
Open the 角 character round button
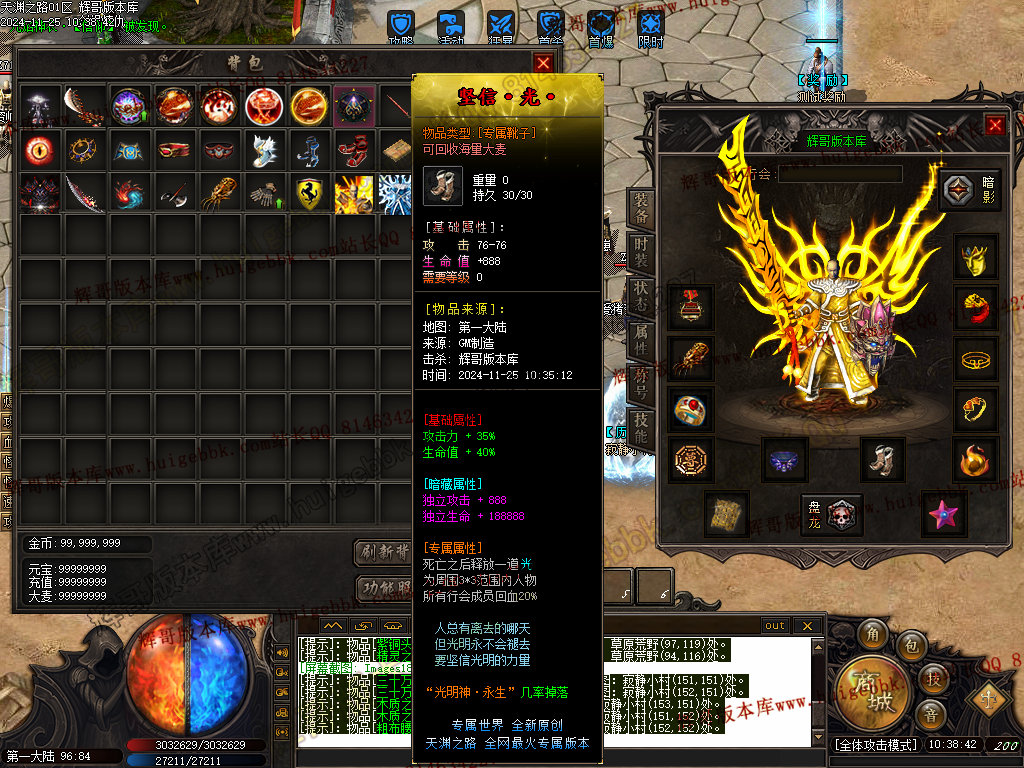(x=873, y=634)
